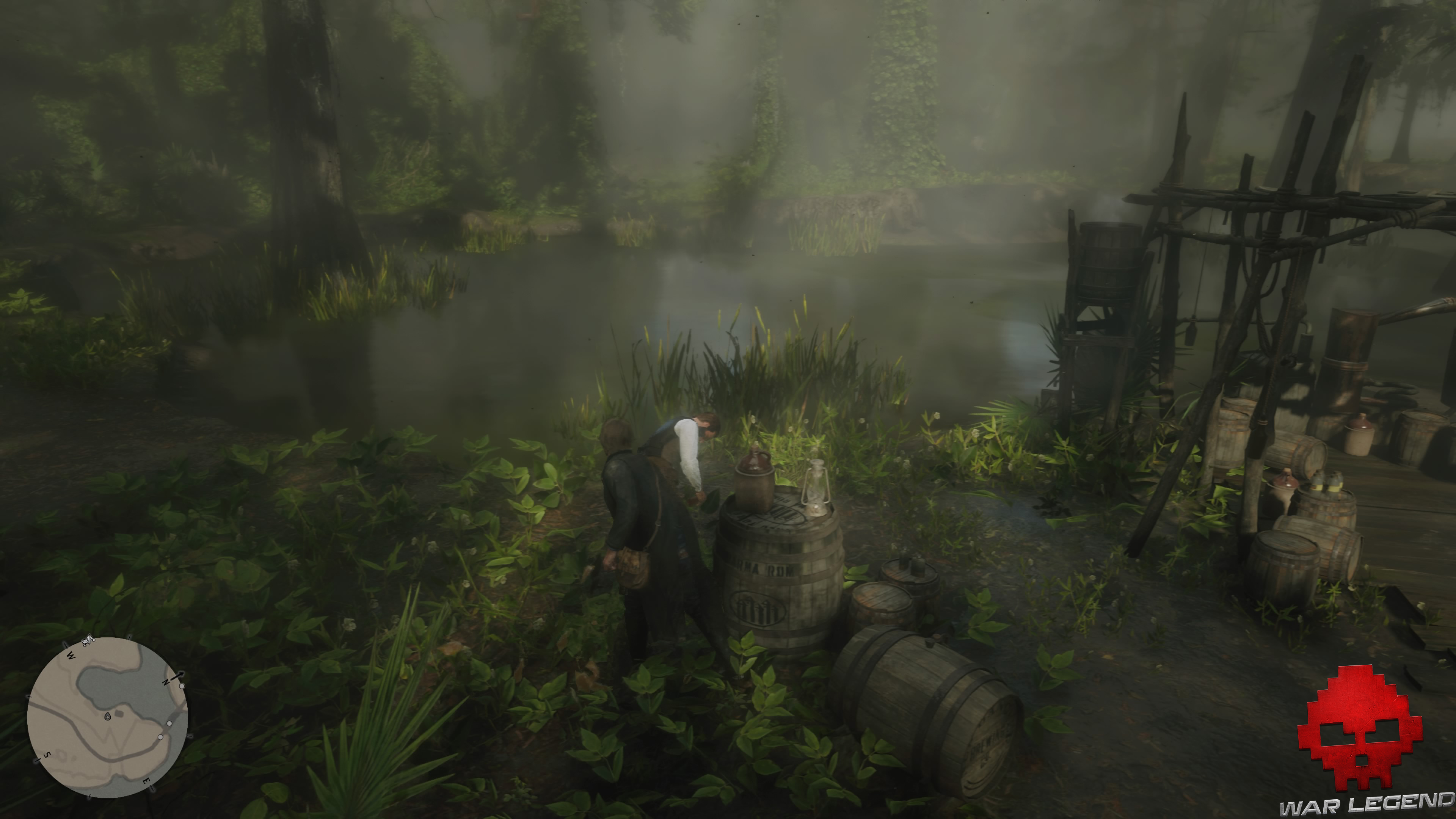Click the 'N' compass letter on the minimap
Screen dimensions: 1456x819
166,683
